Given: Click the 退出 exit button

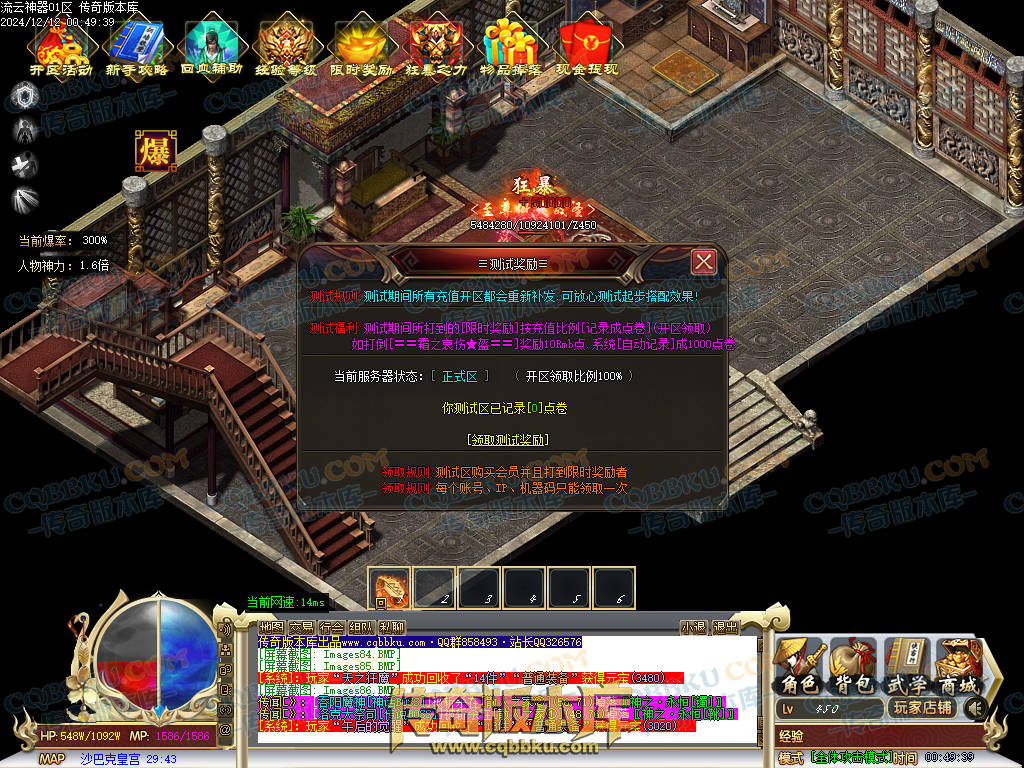Looking at the screenshot, I should [x=725, y=627].
